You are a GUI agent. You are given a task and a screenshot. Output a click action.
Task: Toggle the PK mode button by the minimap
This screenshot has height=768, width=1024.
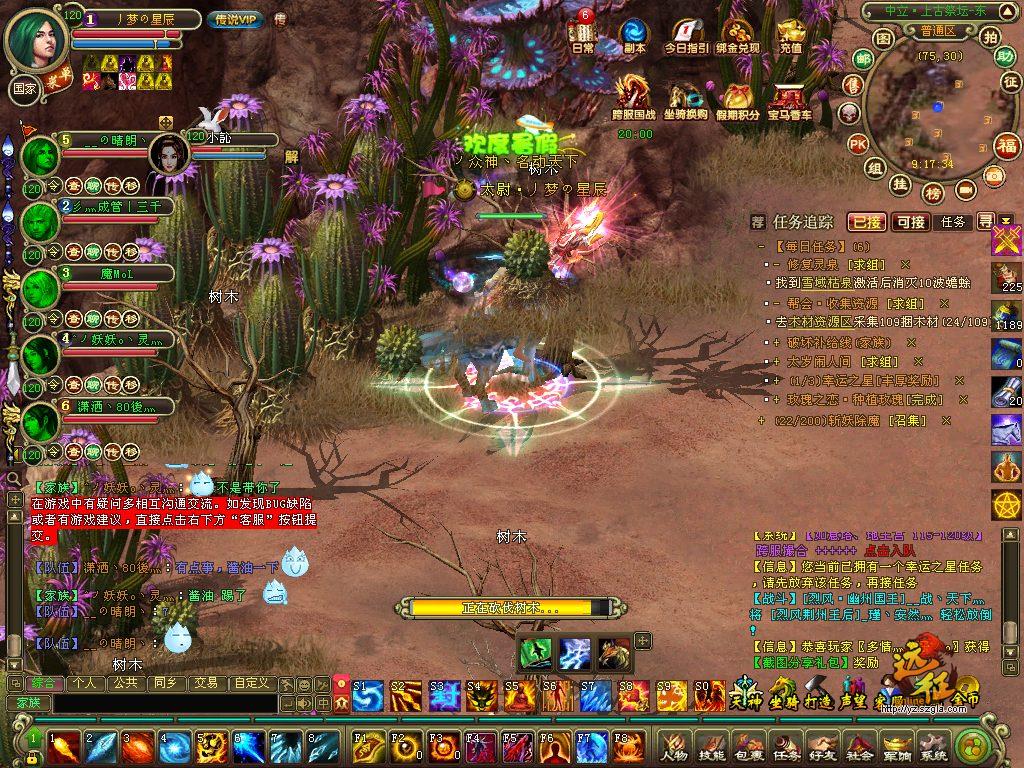tap(858, 144)
